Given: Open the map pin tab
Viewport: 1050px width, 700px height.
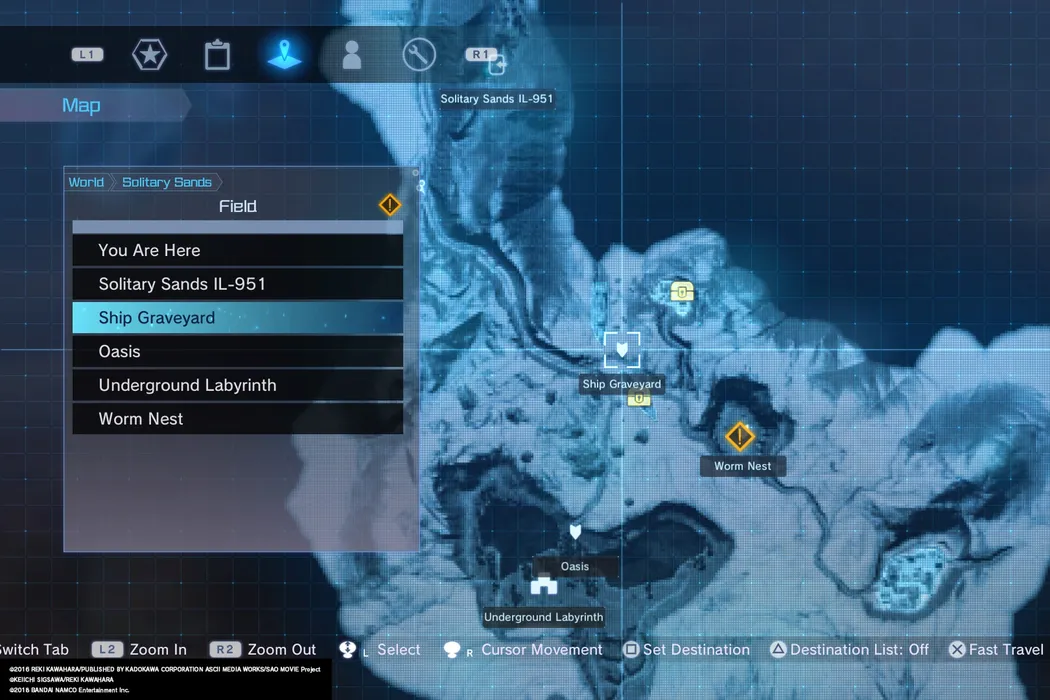Looking at the screenshot, I should (x=285, y=54).
